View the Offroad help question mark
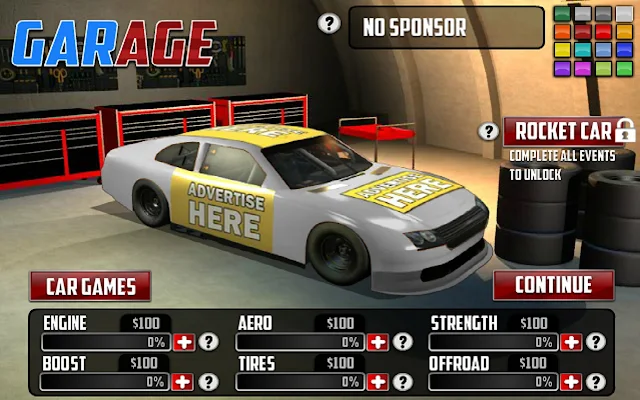The height and width of the screenshot is (400, 640). point(595,381)
